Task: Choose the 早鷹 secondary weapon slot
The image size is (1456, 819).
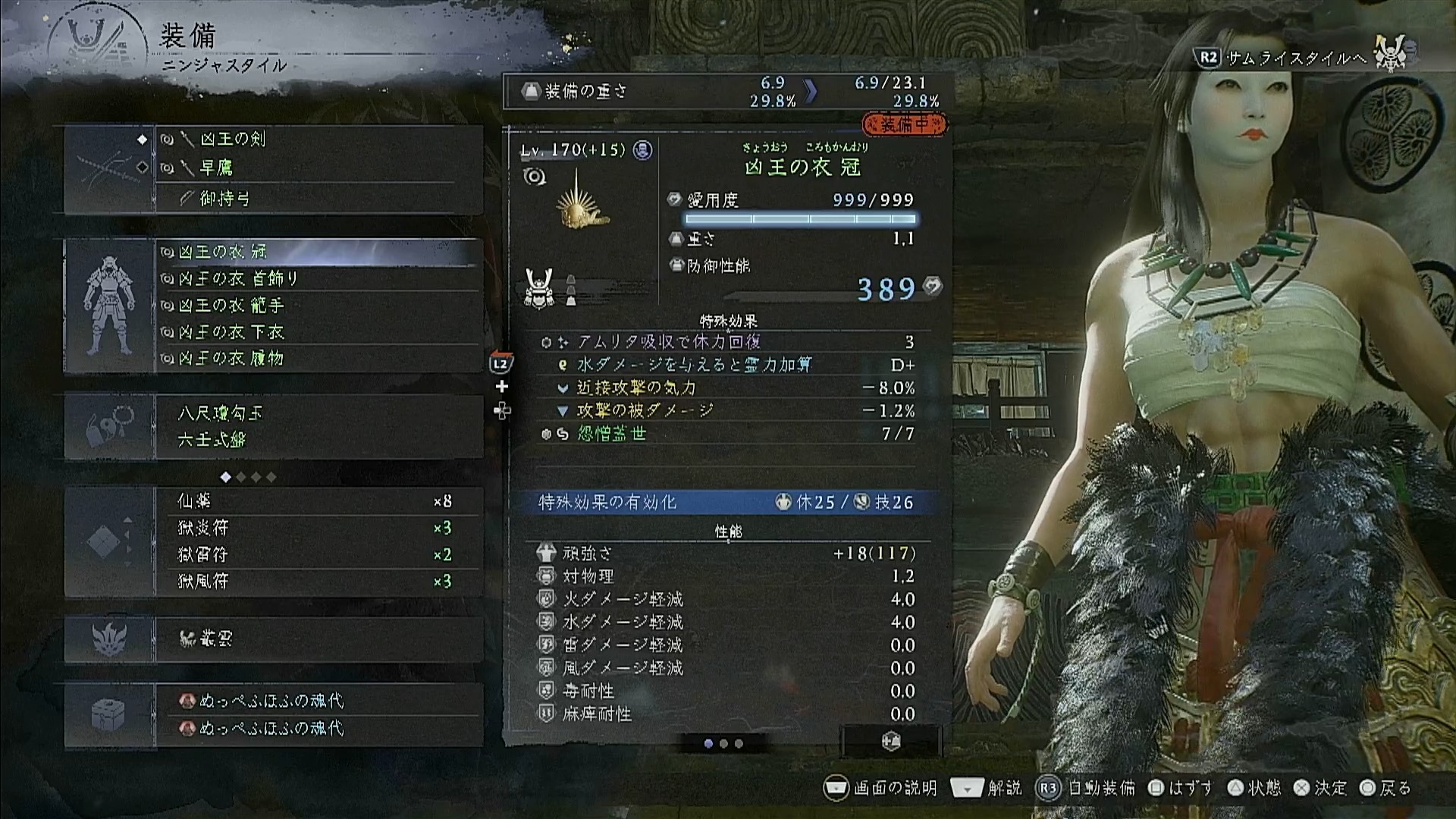Action: click(x=318, y=168)
